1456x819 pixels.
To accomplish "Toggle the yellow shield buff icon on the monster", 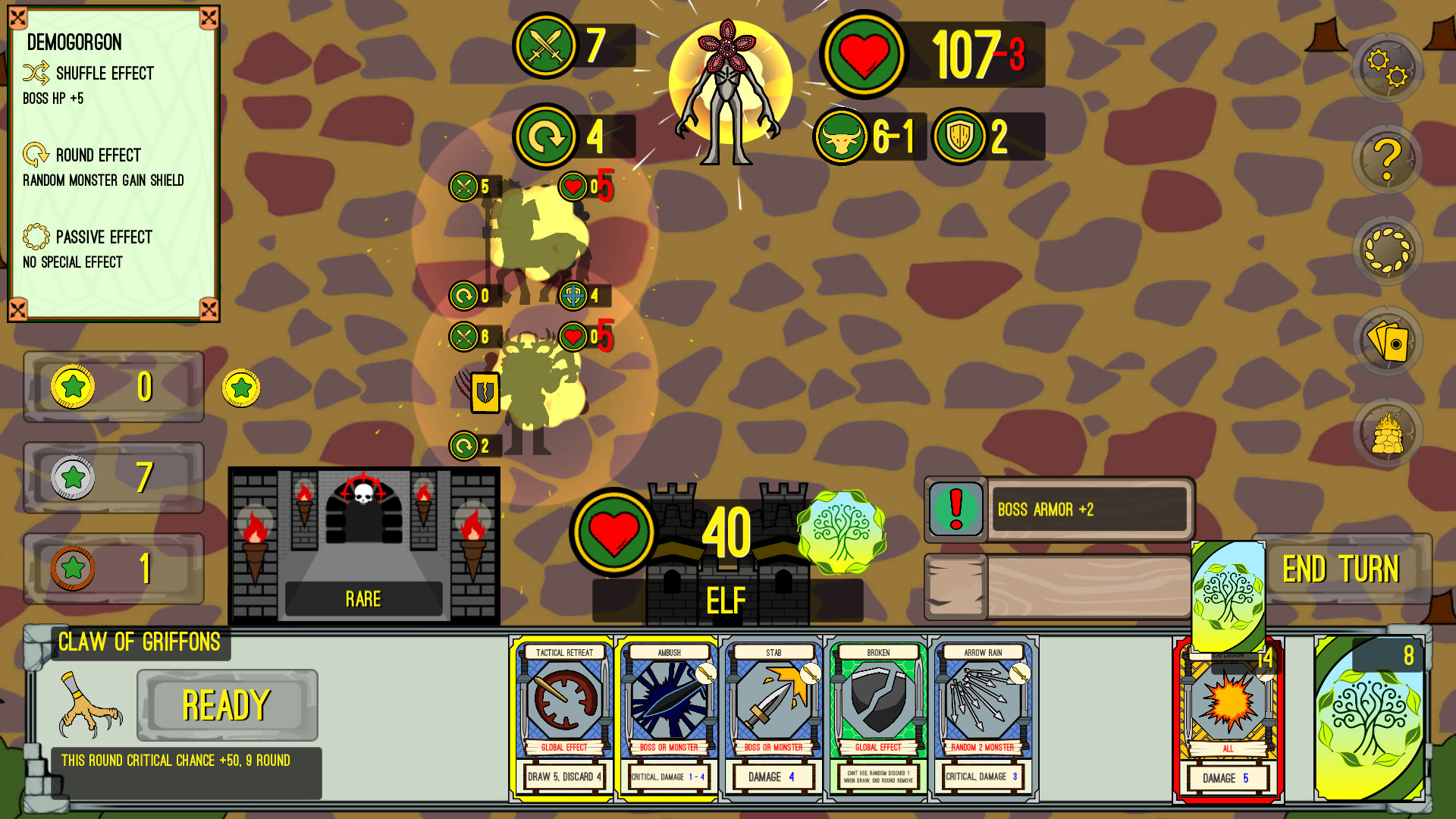I will pos(485,393).
